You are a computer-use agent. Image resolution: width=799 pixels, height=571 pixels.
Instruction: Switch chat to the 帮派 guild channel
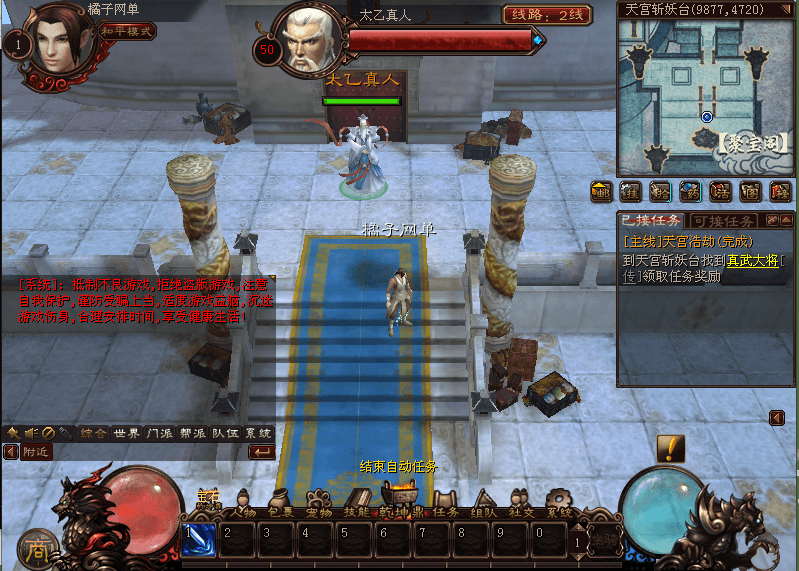[x=193, y=433]
